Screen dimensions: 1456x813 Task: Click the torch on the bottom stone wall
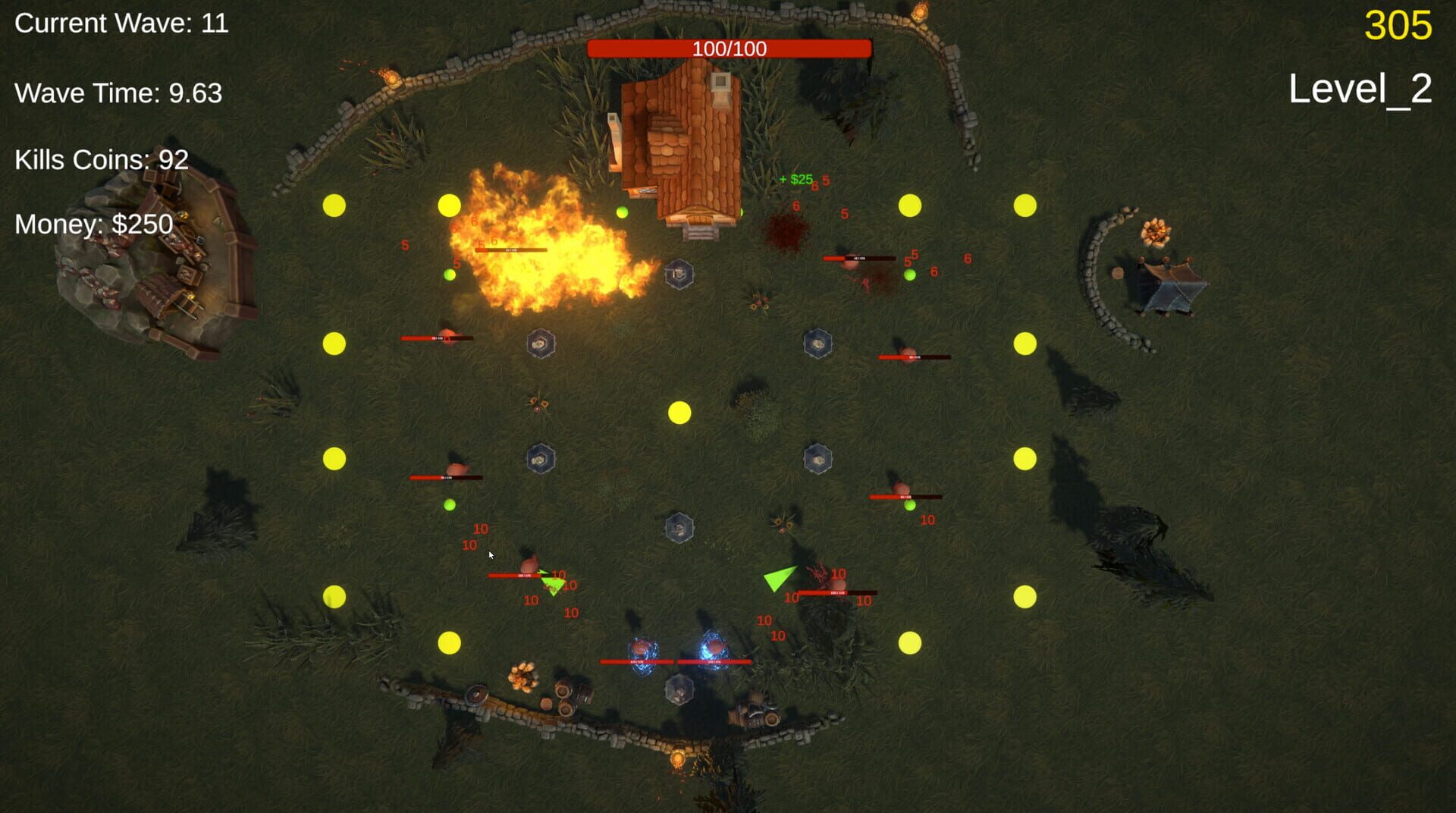677,759
